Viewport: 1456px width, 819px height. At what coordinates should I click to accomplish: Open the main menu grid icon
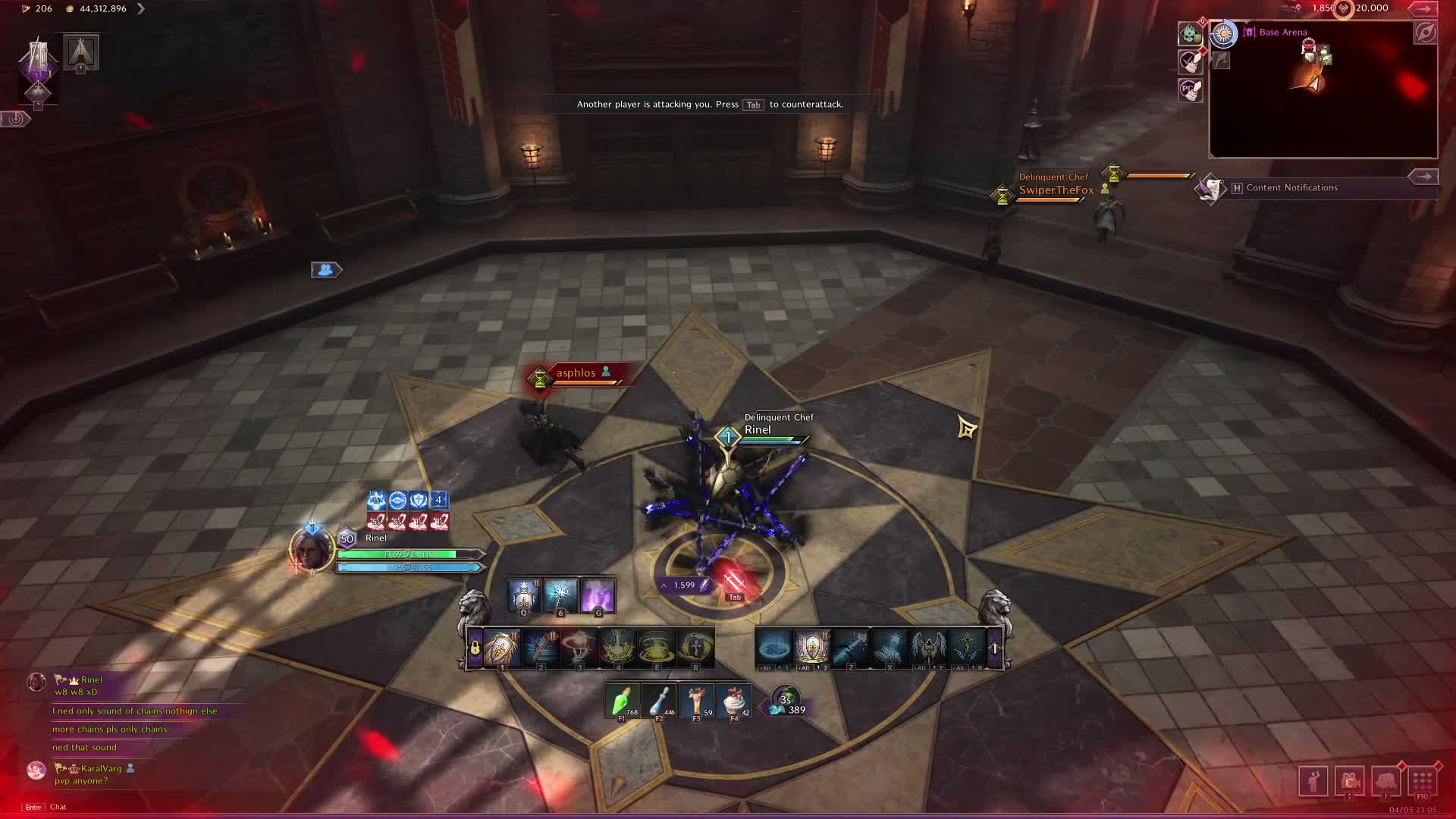point(1423,780)
